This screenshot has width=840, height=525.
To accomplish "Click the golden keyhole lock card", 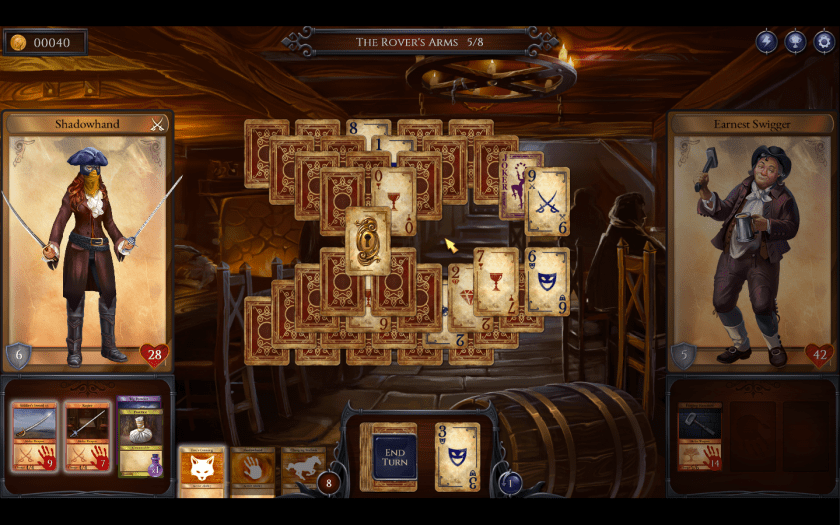I will pos(368,241).
